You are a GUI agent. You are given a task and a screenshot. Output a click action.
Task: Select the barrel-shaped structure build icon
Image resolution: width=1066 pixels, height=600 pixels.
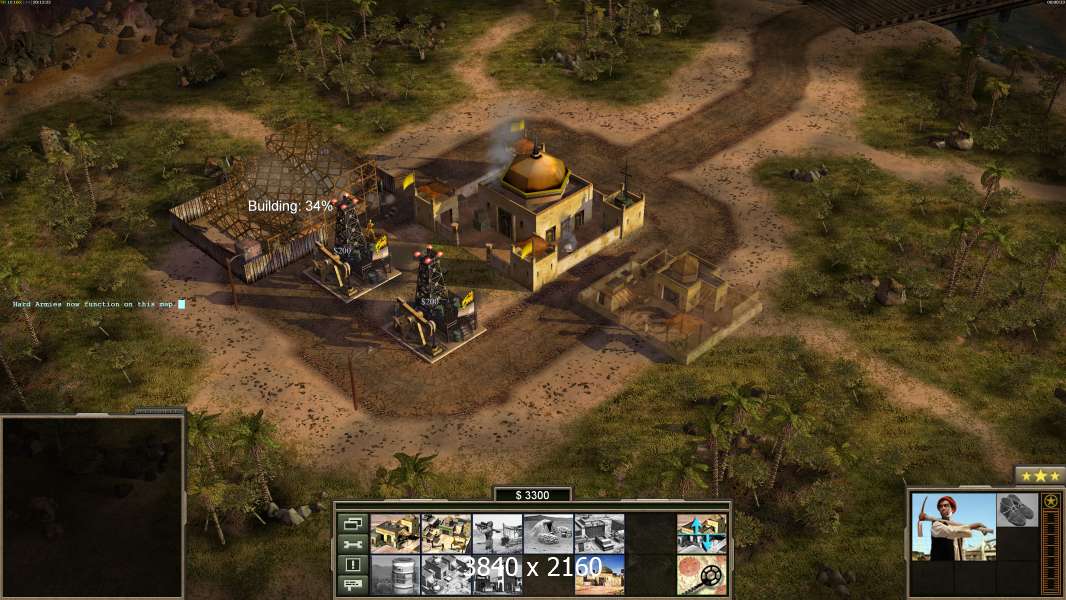click(x=395, y=575)
